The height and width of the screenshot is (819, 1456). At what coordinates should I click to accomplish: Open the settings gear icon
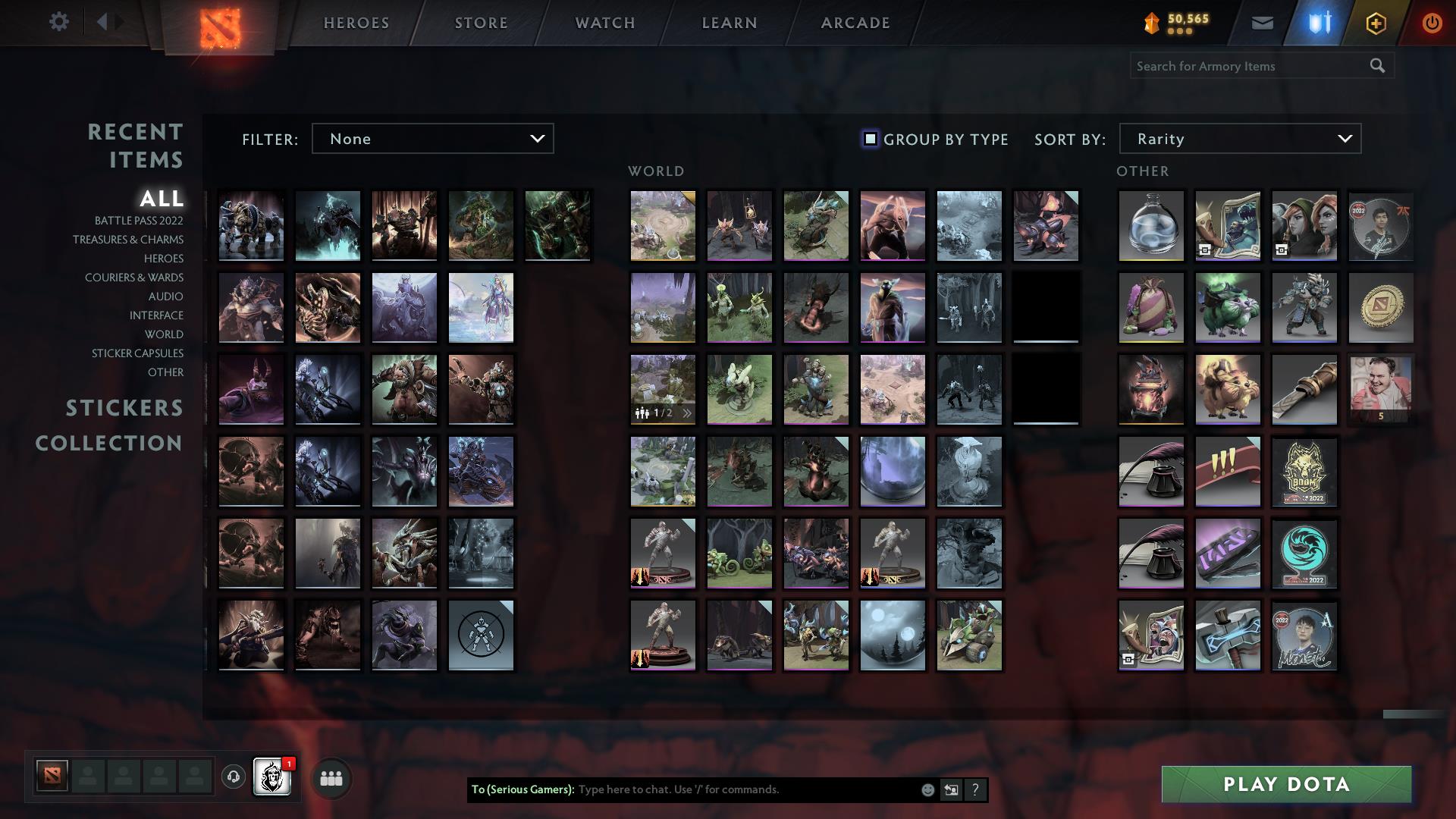(x=59, y=22)
